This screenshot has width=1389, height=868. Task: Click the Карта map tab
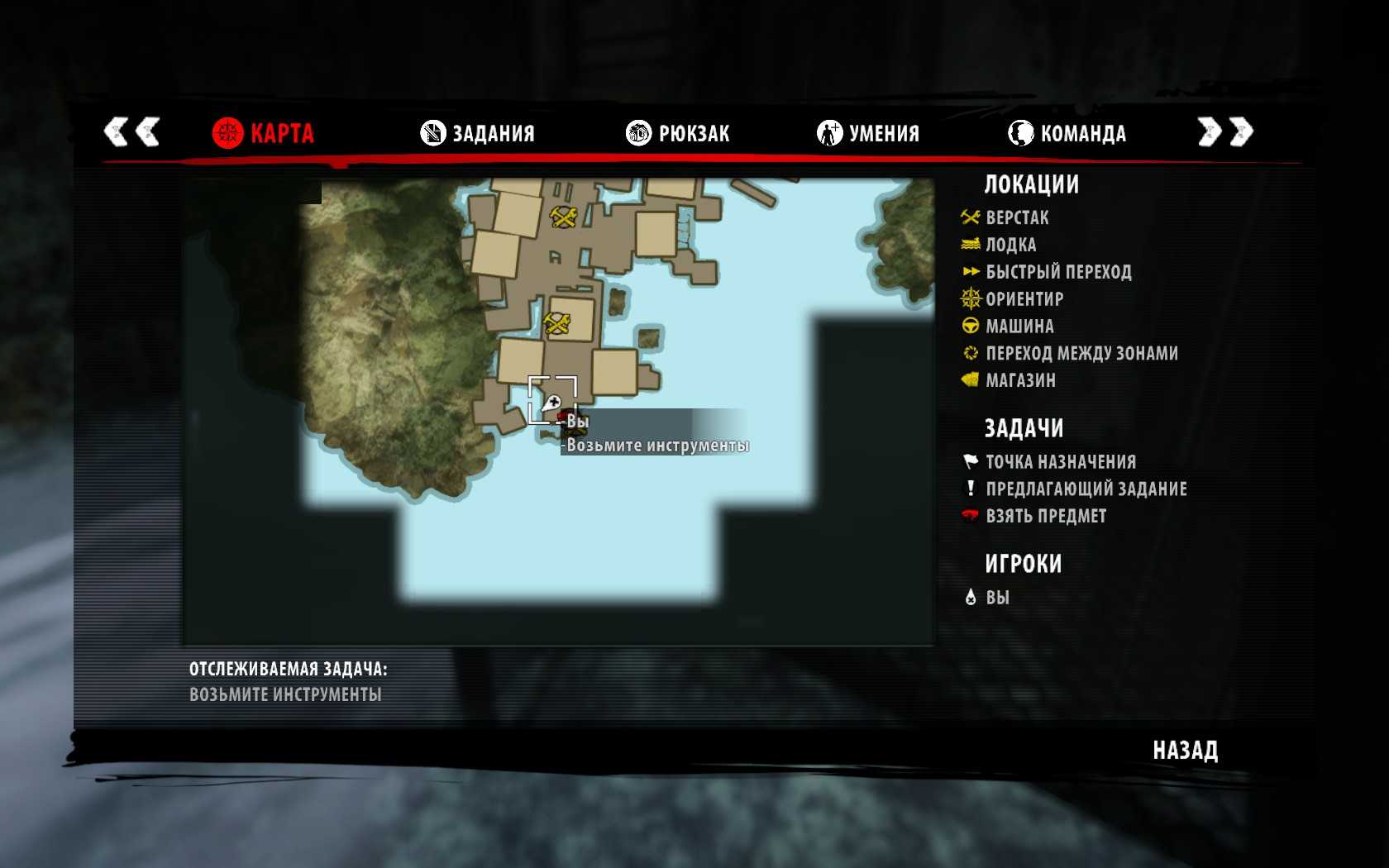(264, 133)
